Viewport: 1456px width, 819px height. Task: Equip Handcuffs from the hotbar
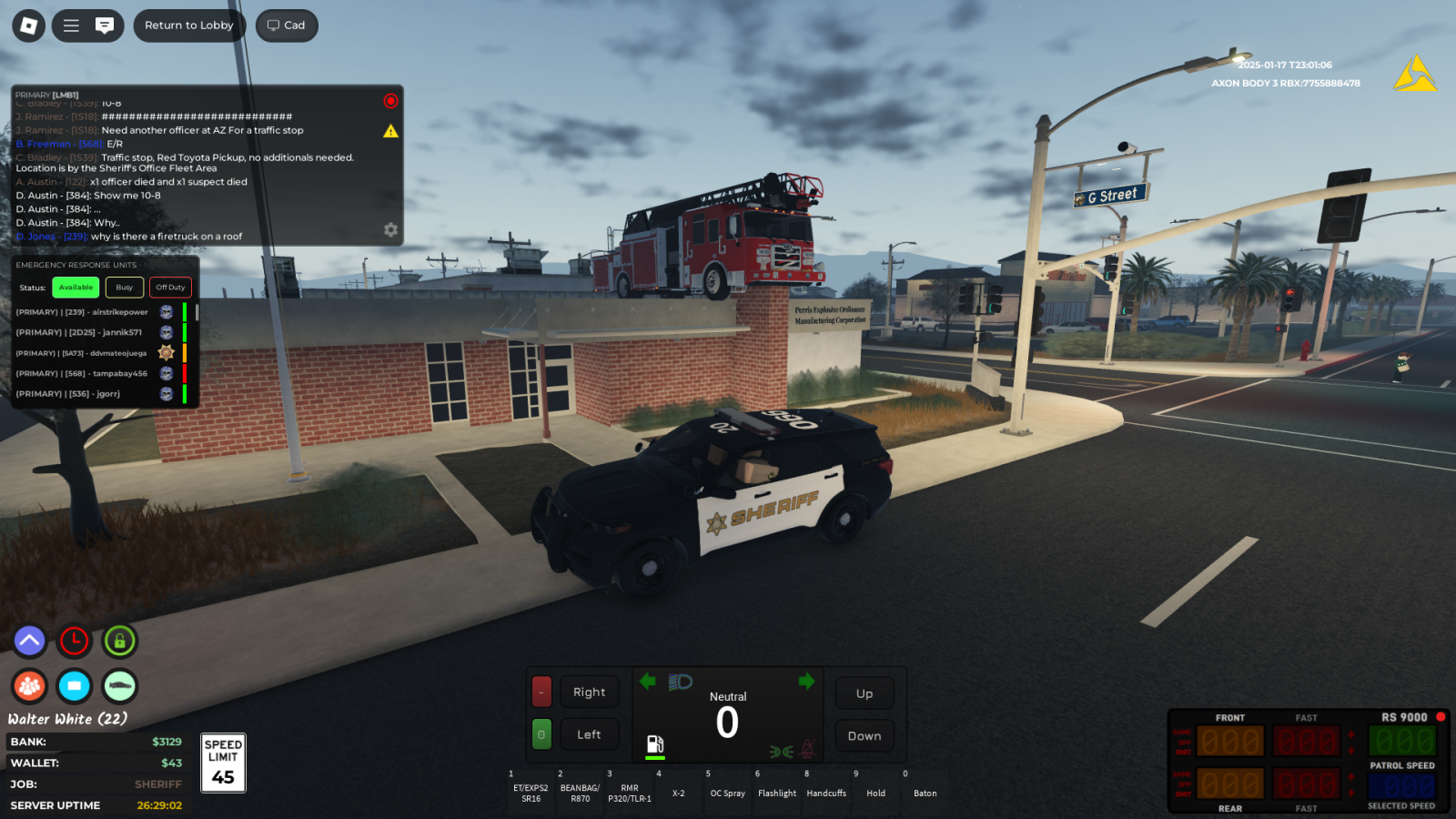(826, 787)
